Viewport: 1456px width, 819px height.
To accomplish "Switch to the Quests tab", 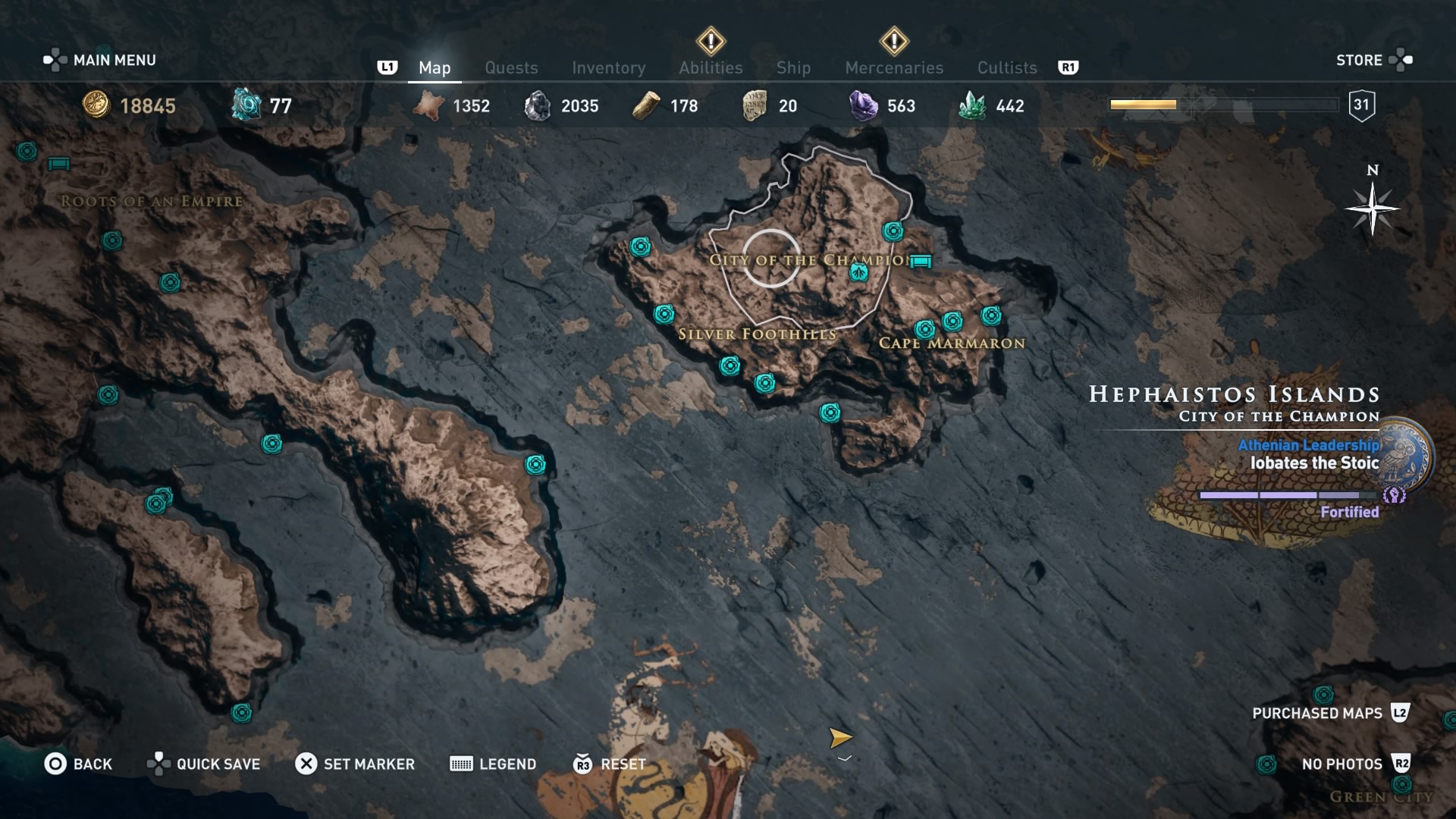I will coord(511,67).
